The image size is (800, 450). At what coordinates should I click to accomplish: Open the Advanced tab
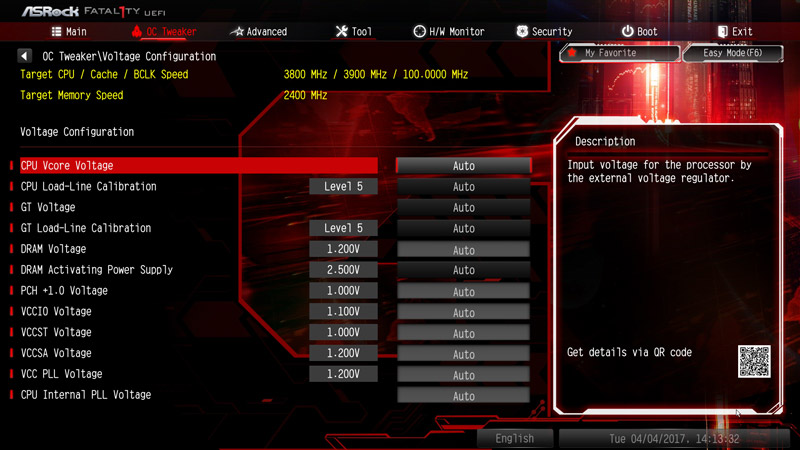point(258,31)
